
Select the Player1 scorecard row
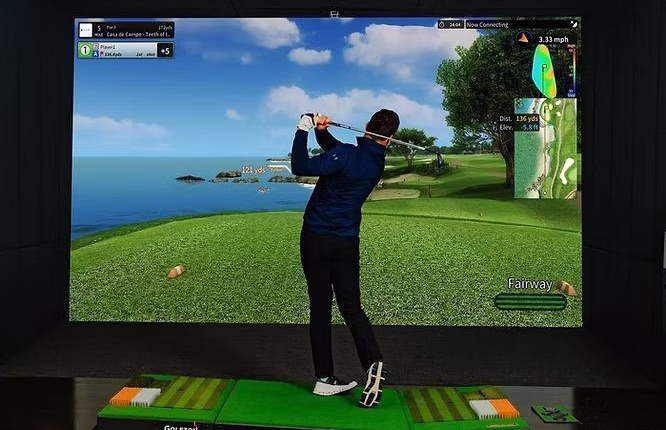pos(125,49)
